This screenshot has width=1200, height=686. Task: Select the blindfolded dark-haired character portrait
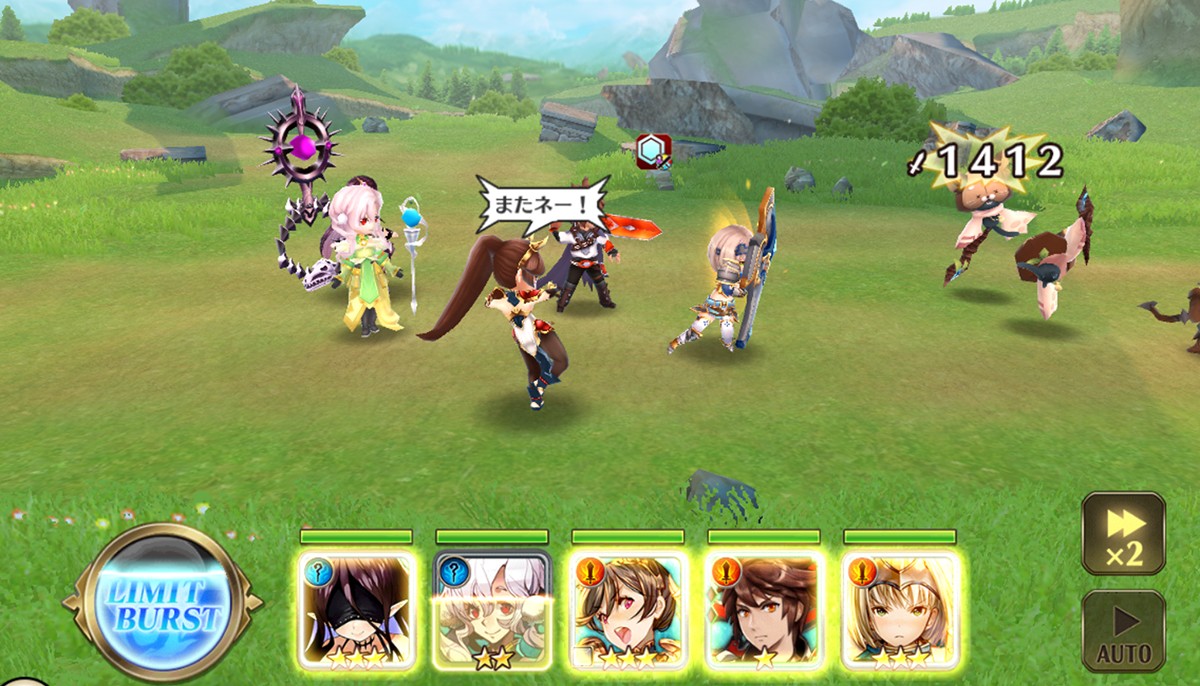(357, 610)
